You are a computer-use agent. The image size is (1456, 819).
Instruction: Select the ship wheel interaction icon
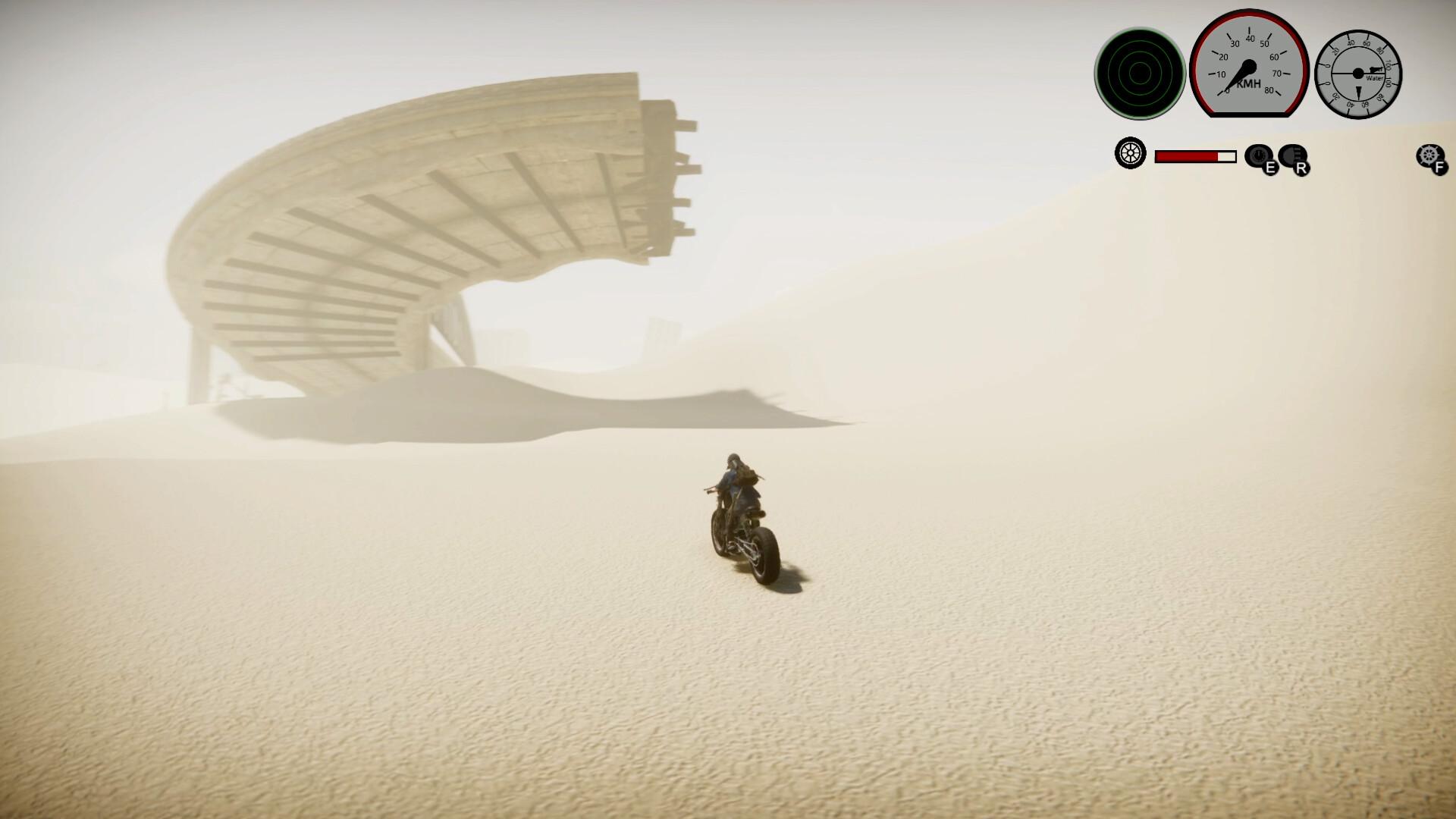[x=1429, y=154]
